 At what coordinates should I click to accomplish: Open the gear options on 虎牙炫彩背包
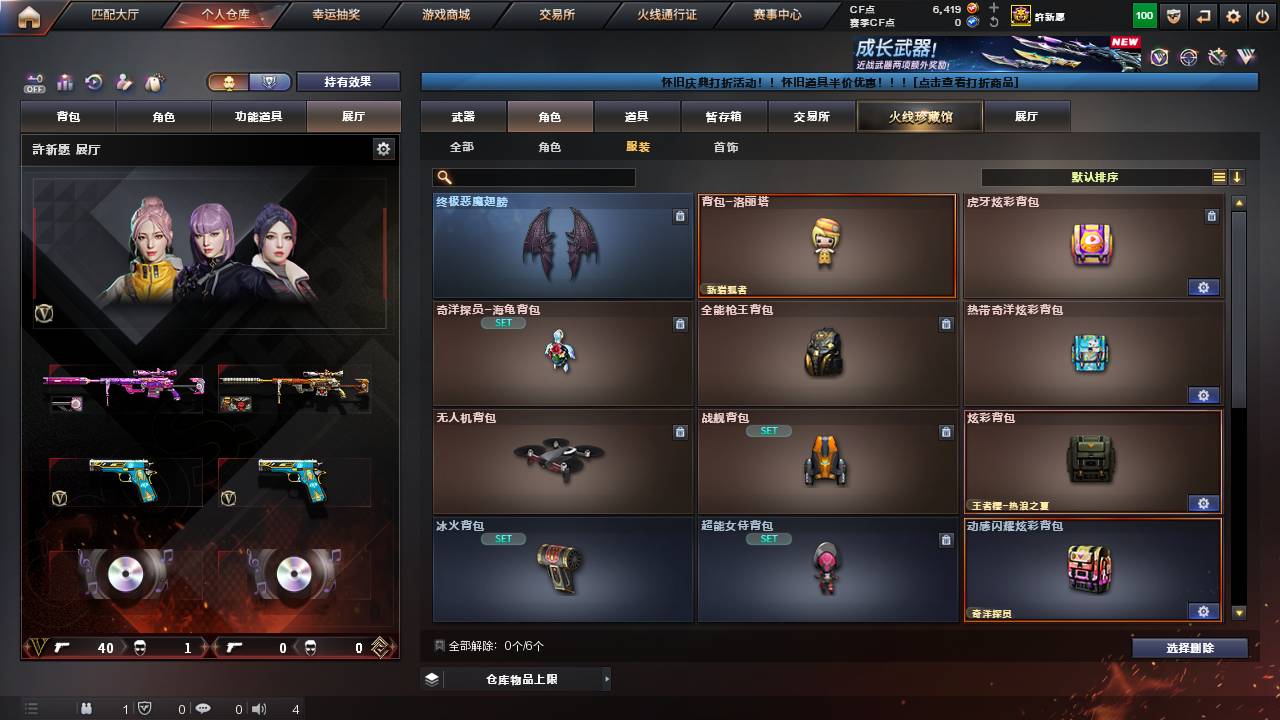coord(1204,287)
